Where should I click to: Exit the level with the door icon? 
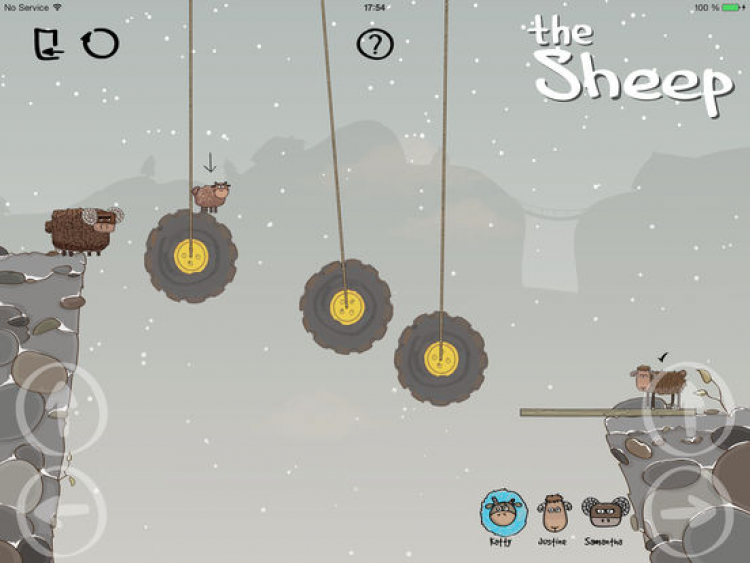click(47, 44)
